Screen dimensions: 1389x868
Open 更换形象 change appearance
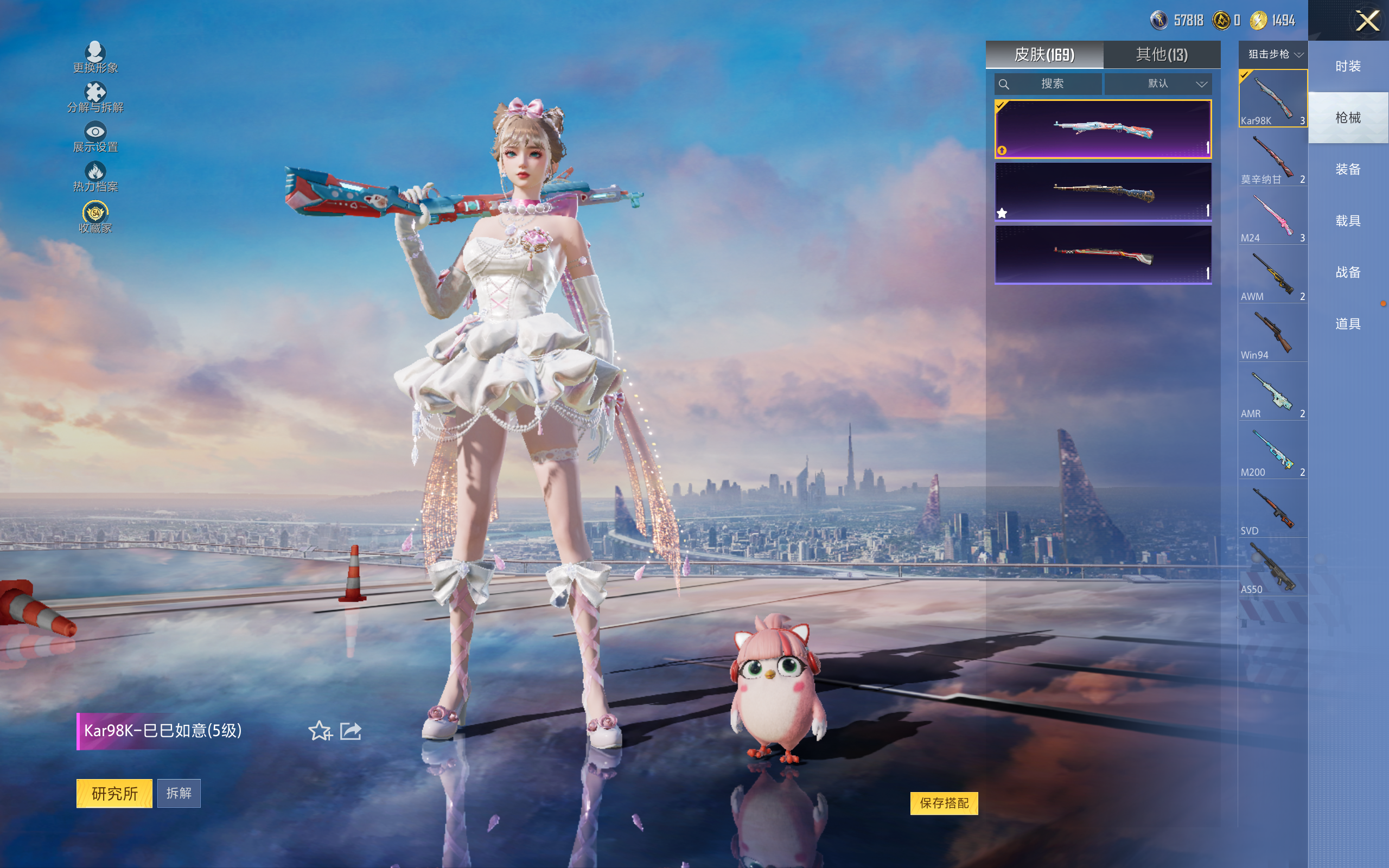click(95, 58)
